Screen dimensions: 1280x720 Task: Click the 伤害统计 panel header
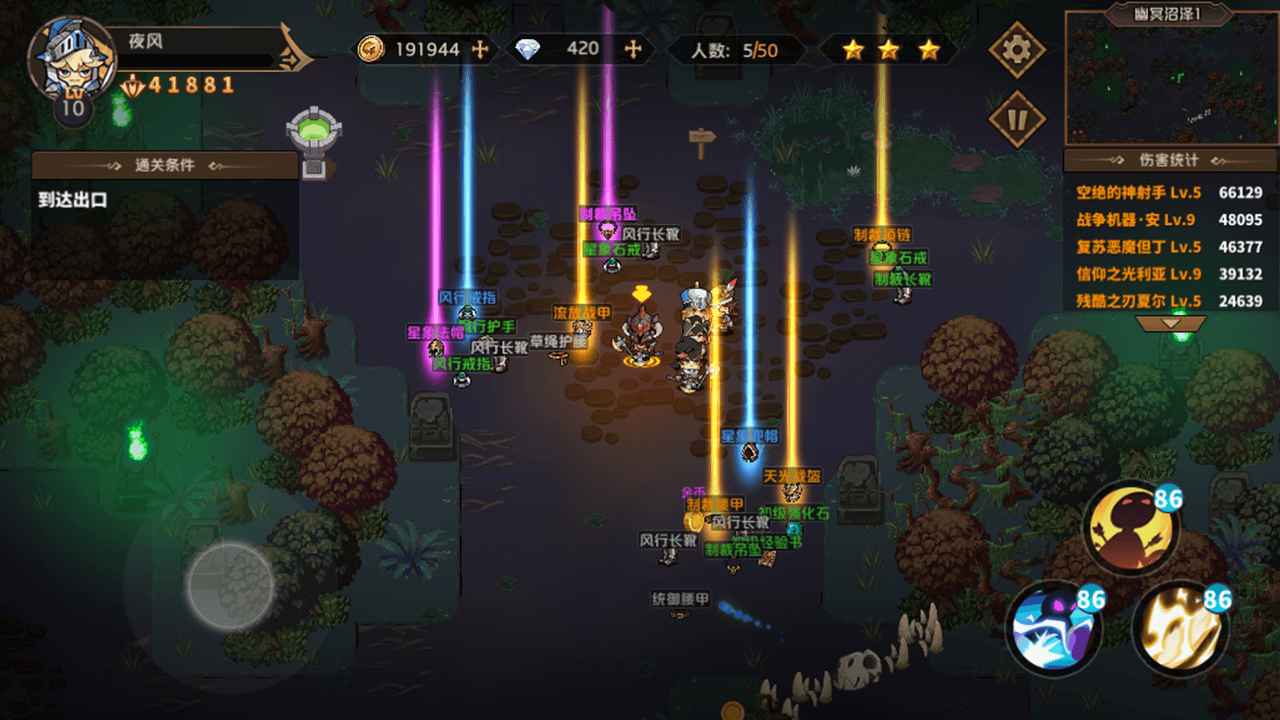(1169, 160)
